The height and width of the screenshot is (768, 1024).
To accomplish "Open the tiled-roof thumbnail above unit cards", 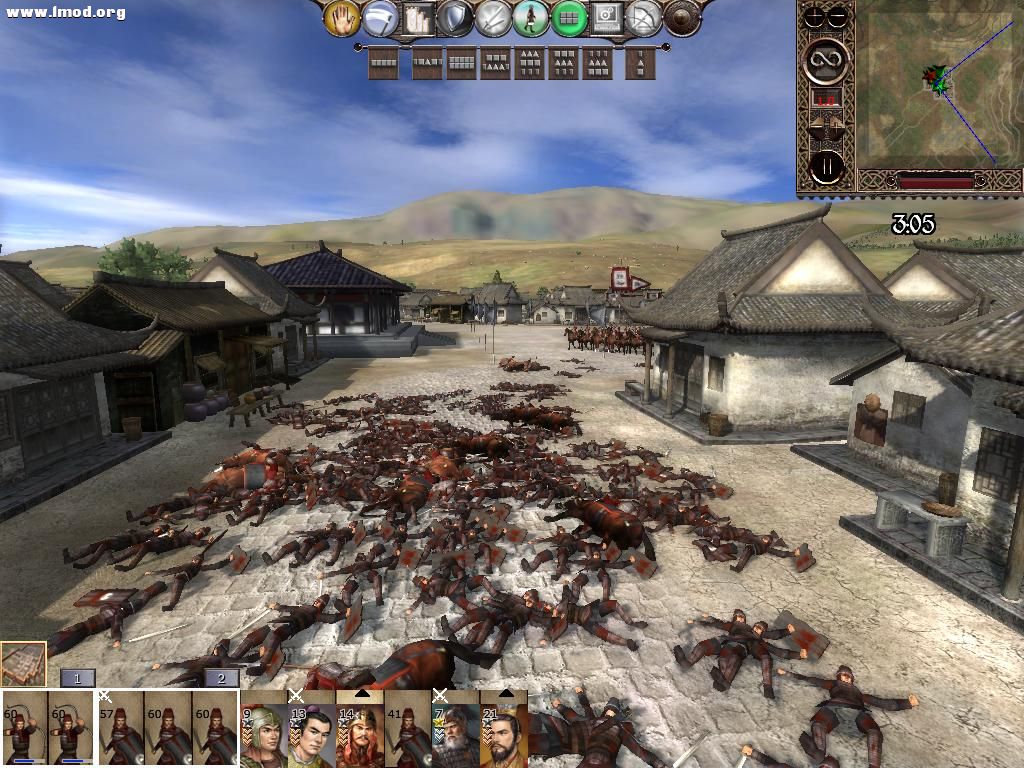I will (23, 664).
